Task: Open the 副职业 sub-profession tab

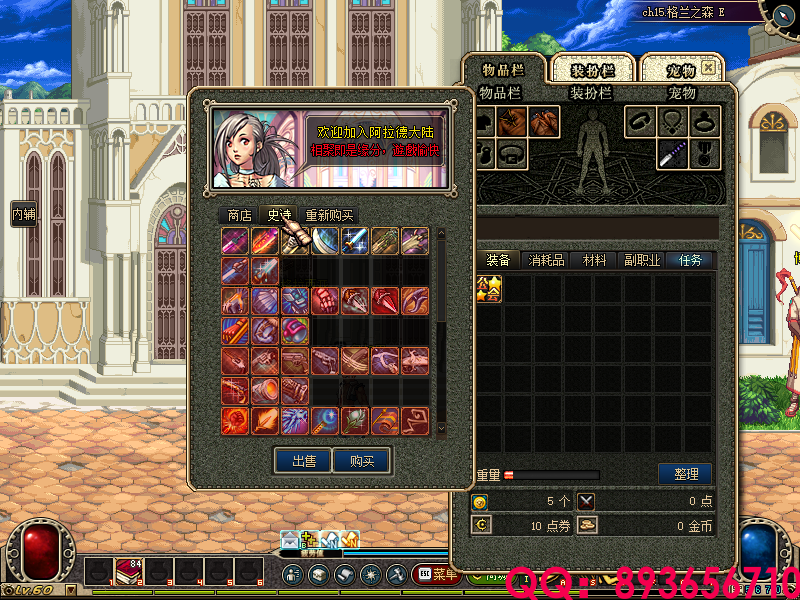Action: (x=642, y=260)
